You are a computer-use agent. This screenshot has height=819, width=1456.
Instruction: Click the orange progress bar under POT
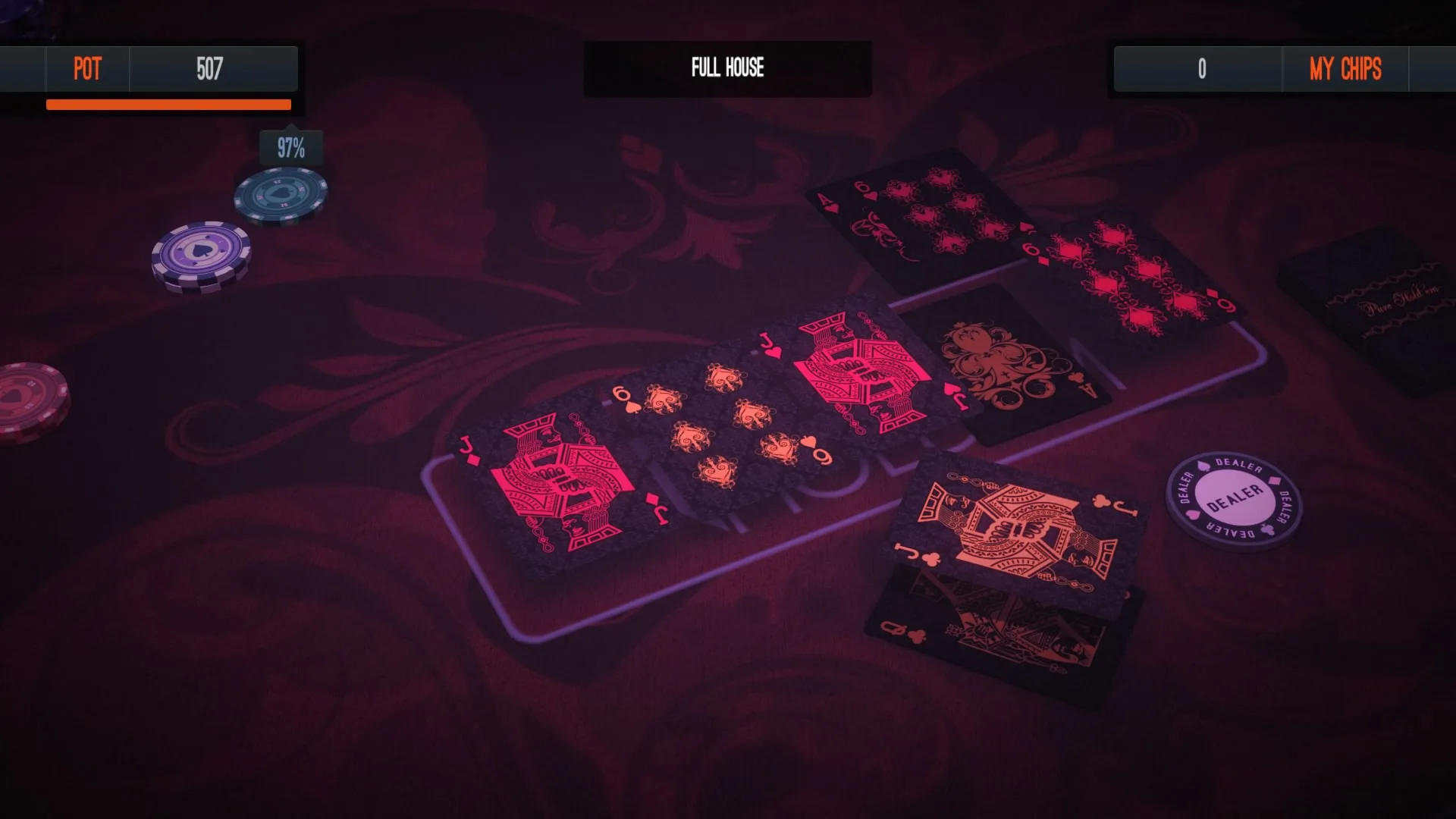coord(168,103)
